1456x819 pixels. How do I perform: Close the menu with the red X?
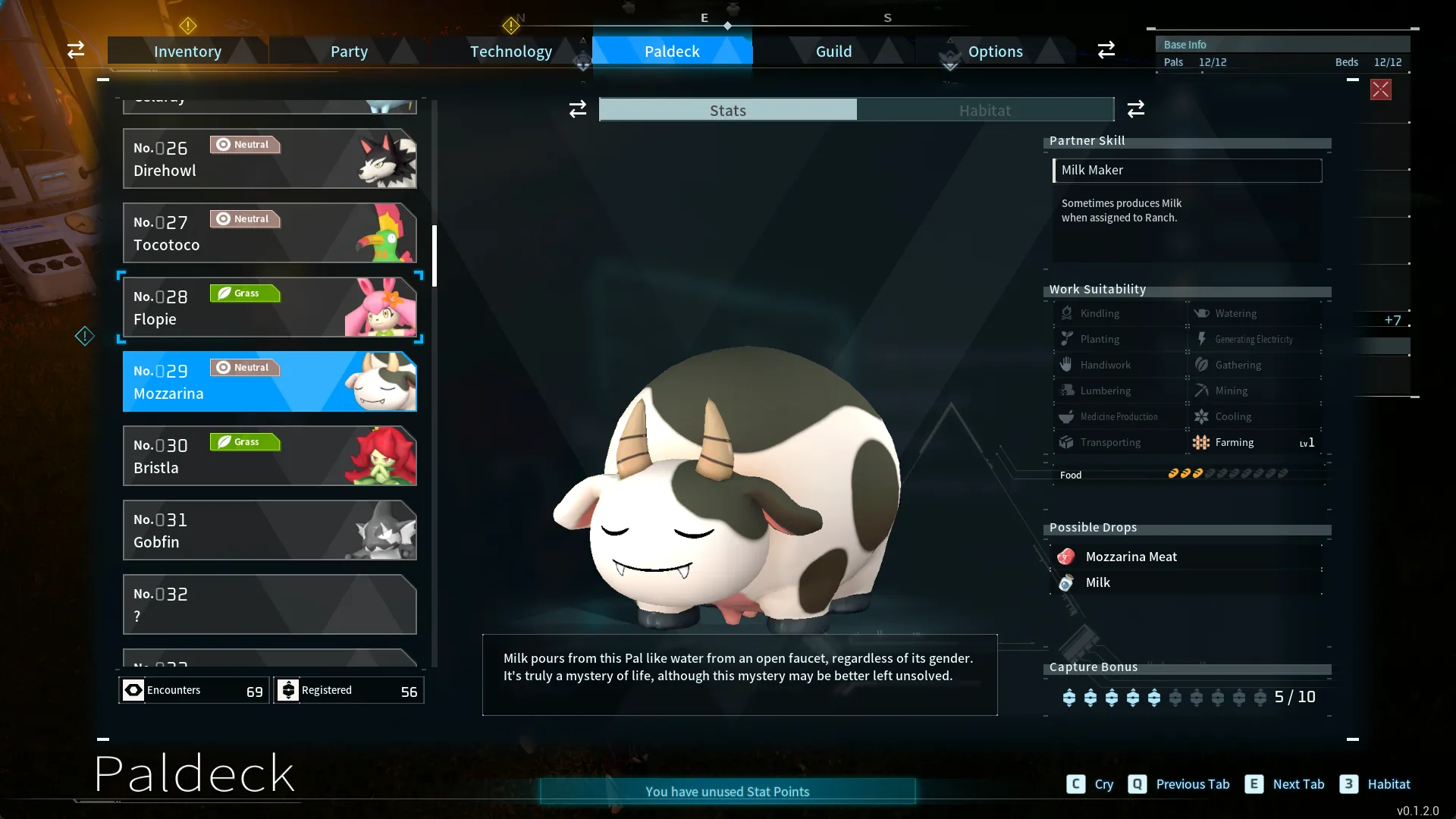pos(1380,89)
